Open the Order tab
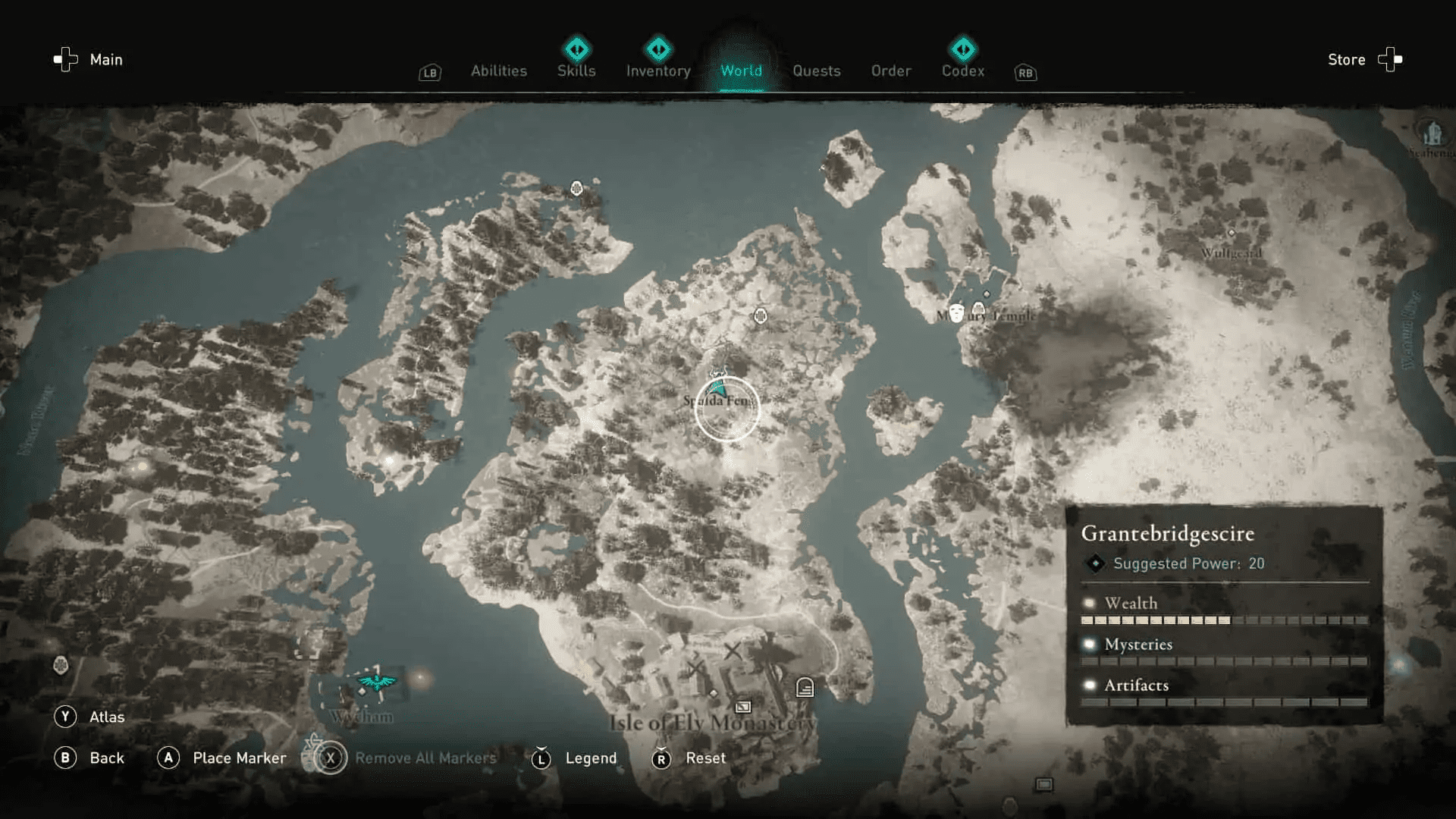Viewport: 1456px width, 819px height. [x=891, y=71]
